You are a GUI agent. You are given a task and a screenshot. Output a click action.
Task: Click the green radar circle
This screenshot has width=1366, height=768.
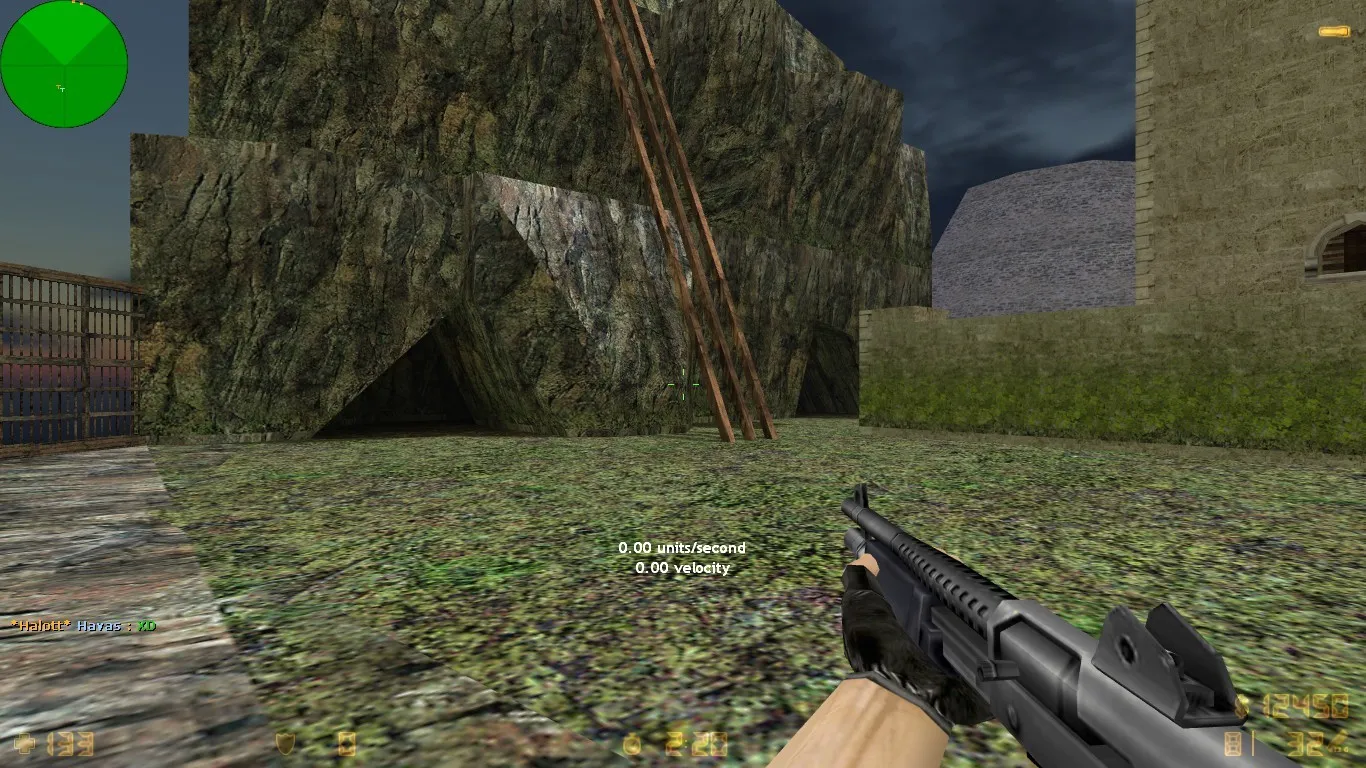point(65,63)
